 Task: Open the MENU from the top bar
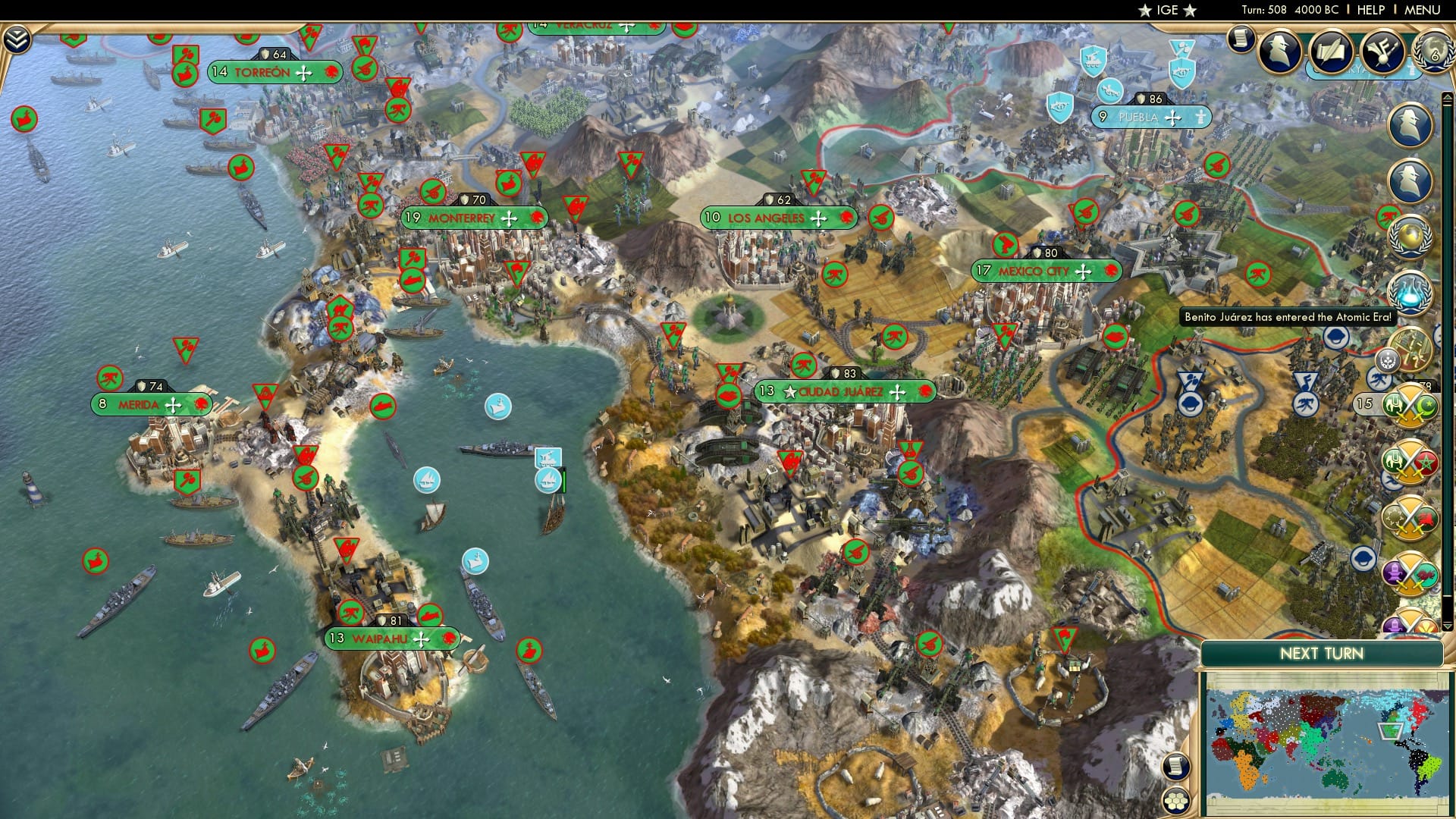click(x=1423, y=9)
